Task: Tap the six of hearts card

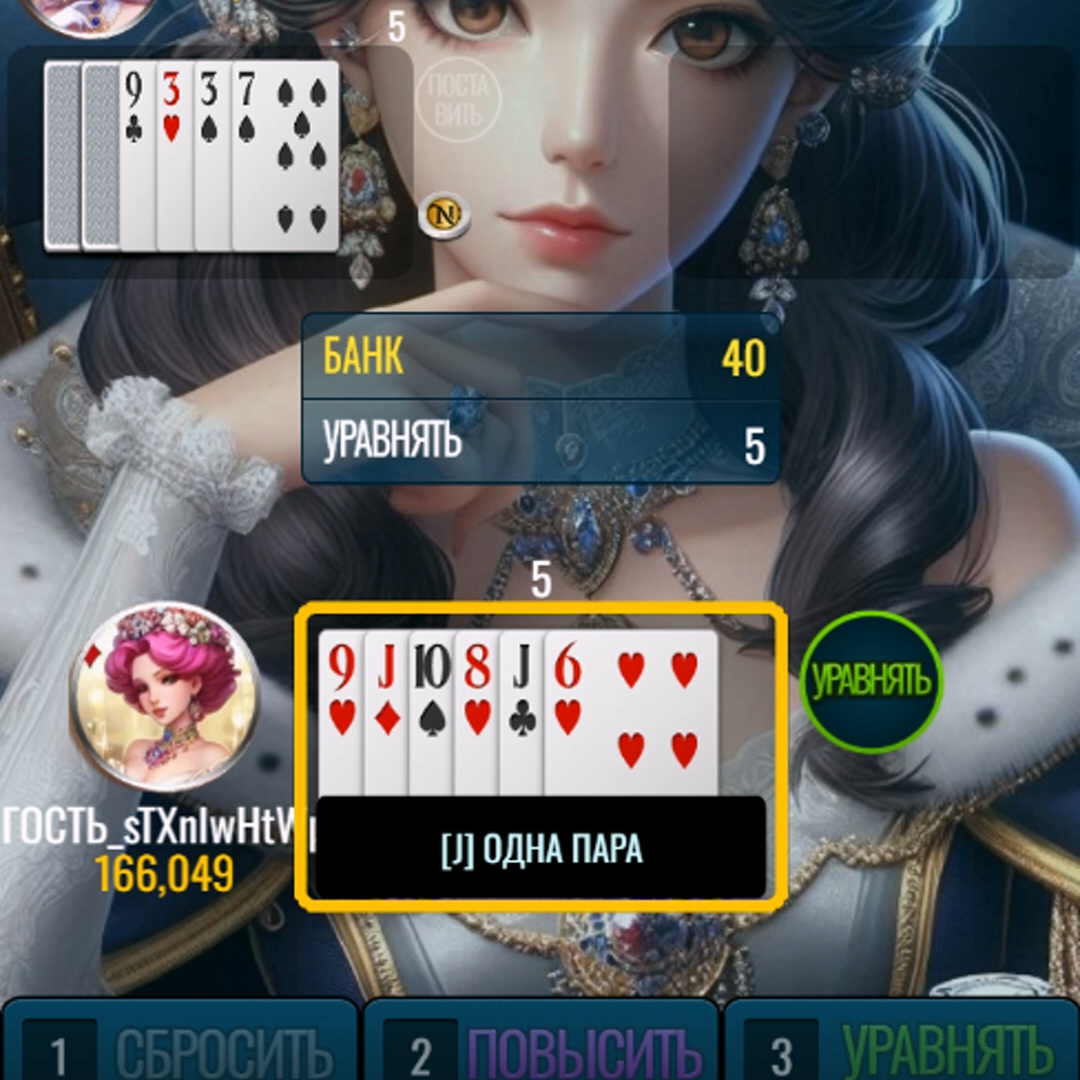Action: click(632, 710)
